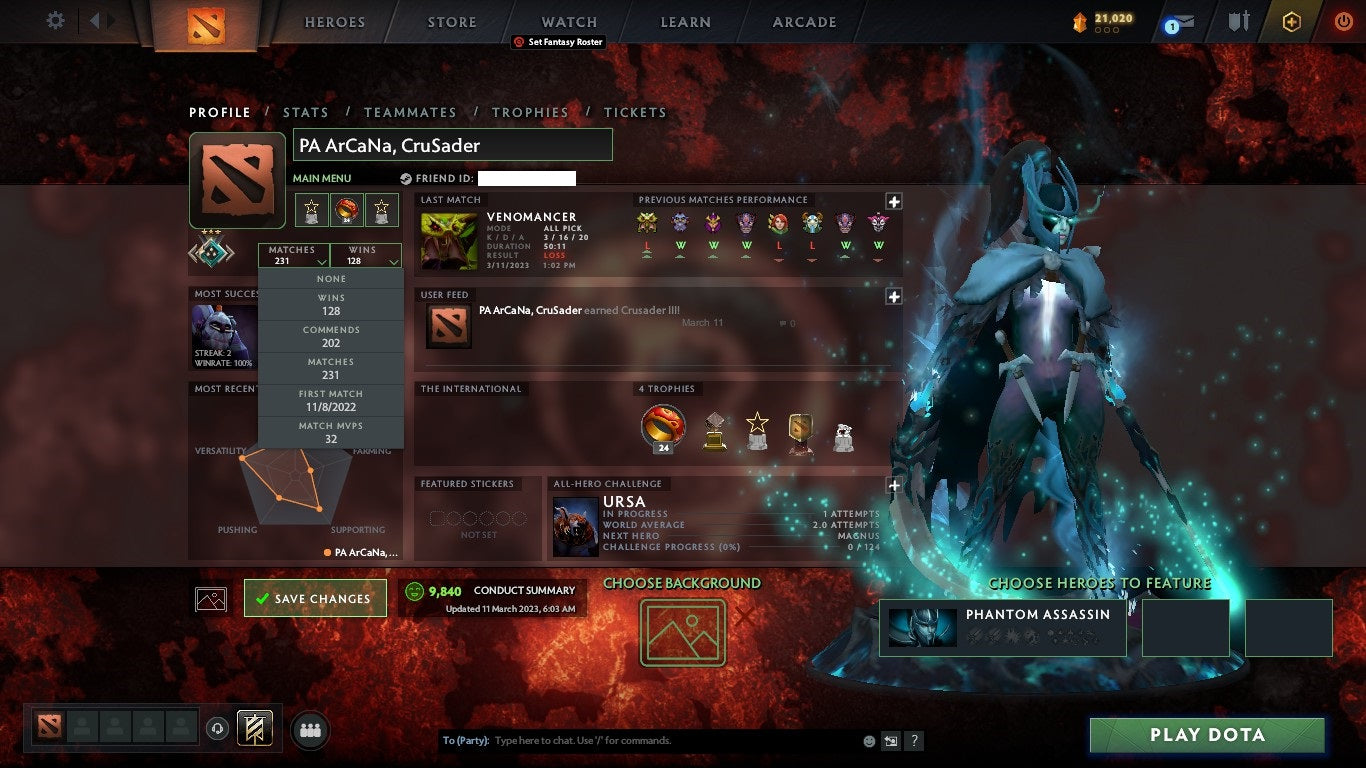
Task: Switch to the TROPHIES tab
Action: point(531,112)
